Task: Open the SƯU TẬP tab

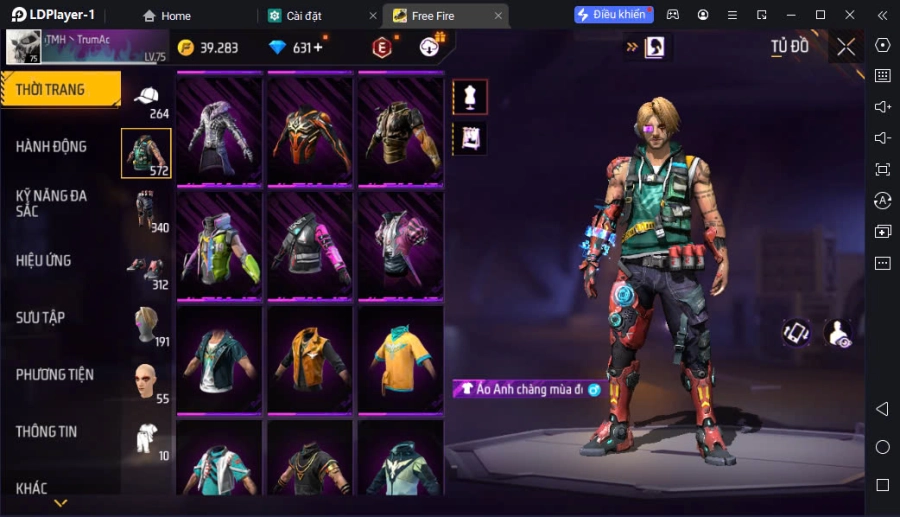Action: click(x=41, y=318)
